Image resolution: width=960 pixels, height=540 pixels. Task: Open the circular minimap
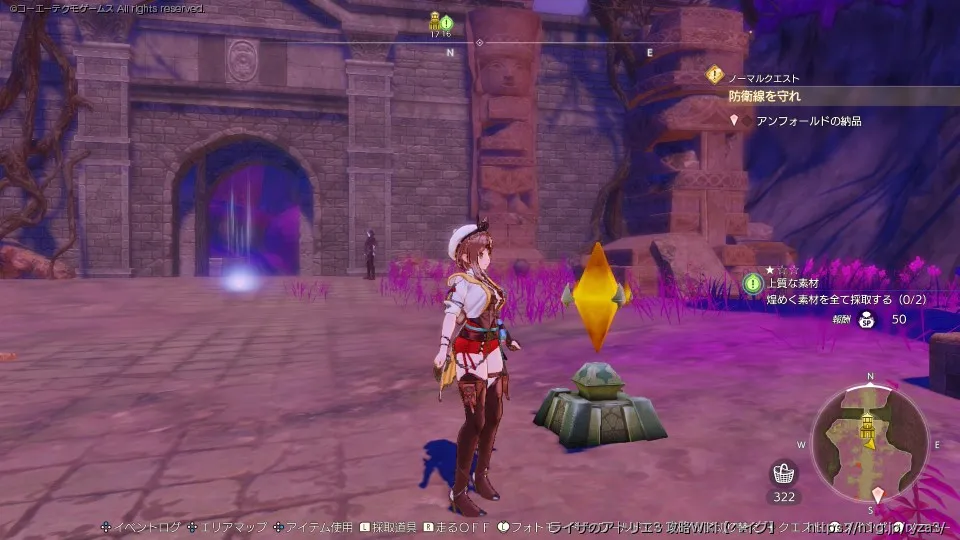tap(869, 441)
